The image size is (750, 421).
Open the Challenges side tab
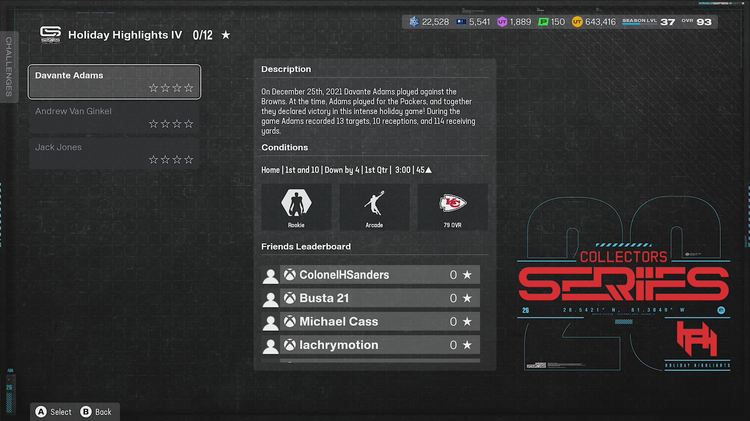click(x=9, y=66)
